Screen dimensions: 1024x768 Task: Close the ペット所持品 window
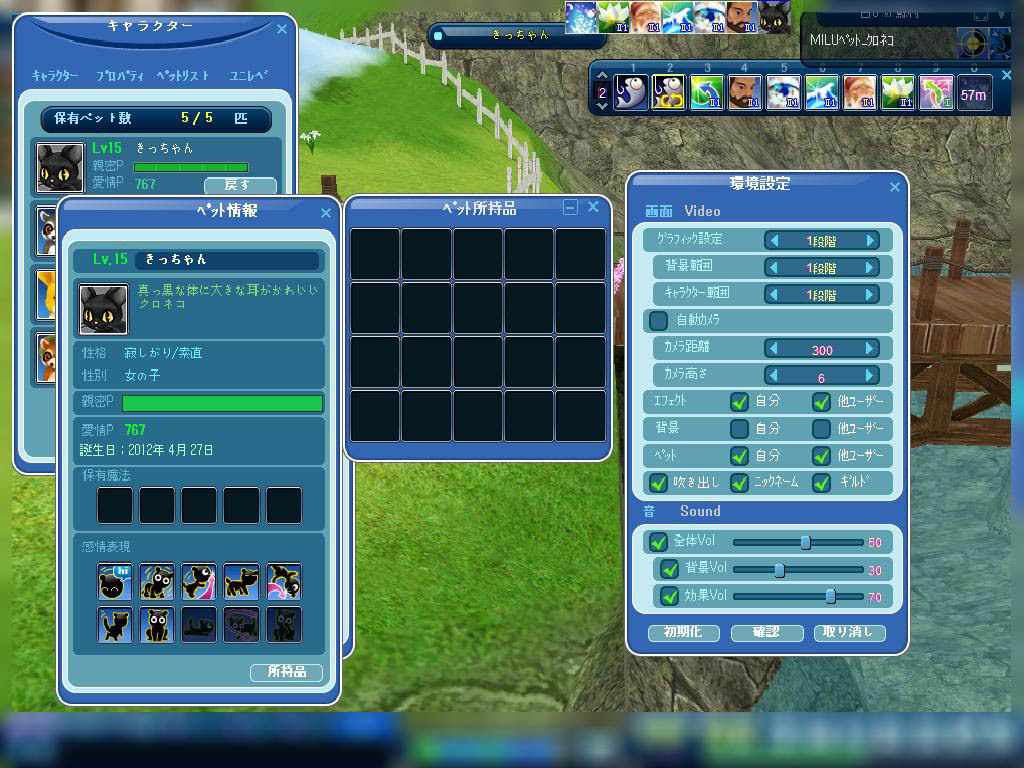[593, 207]
